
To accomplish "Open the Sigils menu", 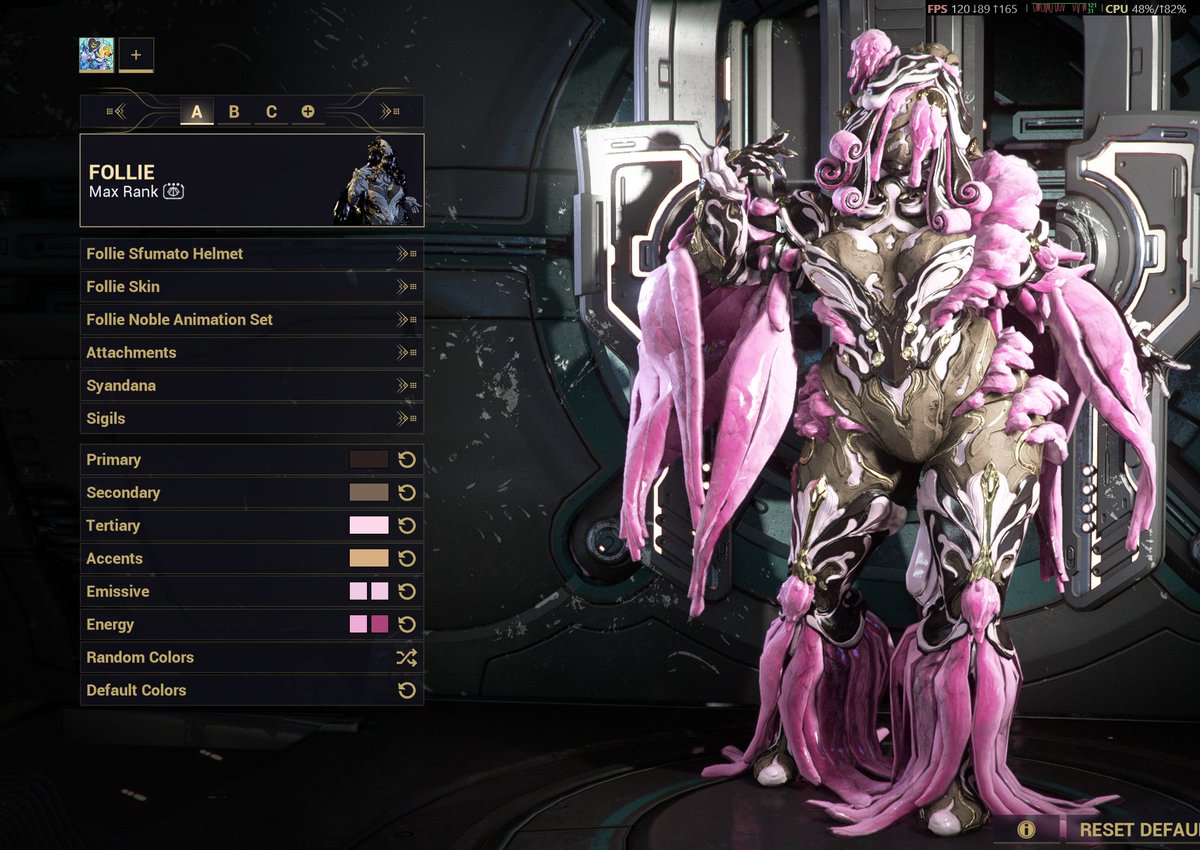I will [x=251, y=419].
